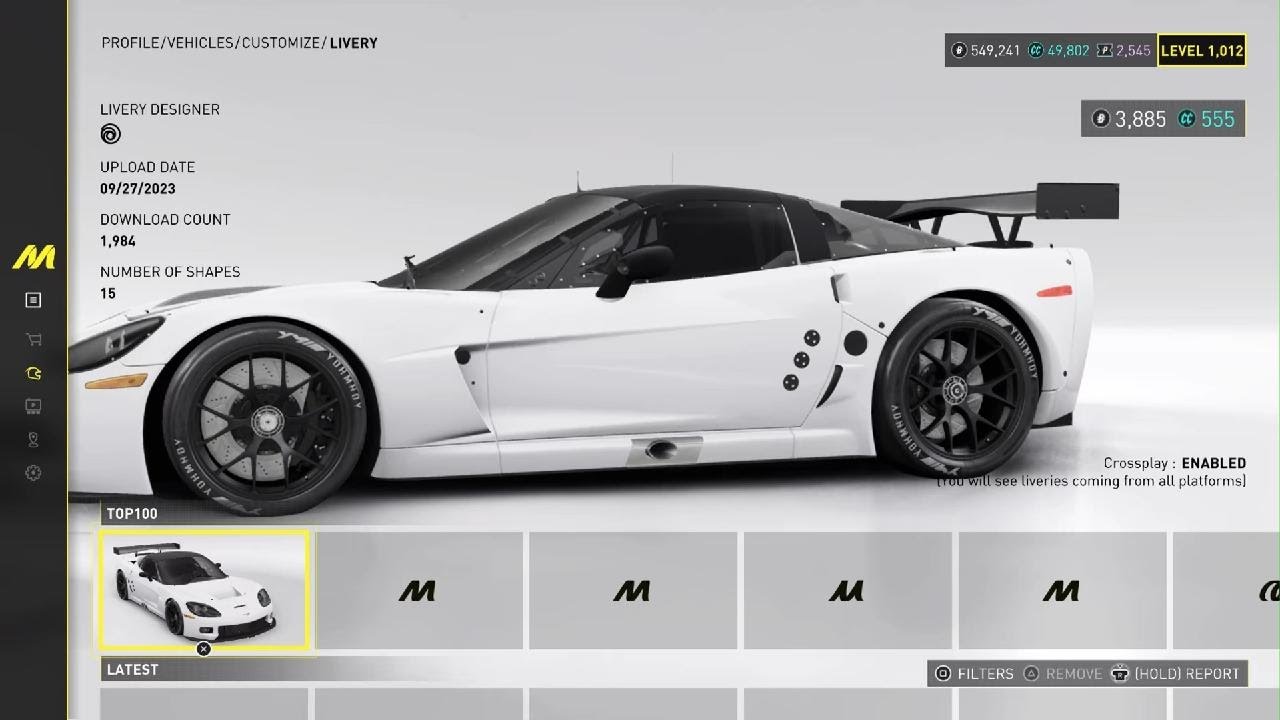Go back to the Customize breadcrumb
This screenshot has height=720, width=1280.
pos(282,43)
